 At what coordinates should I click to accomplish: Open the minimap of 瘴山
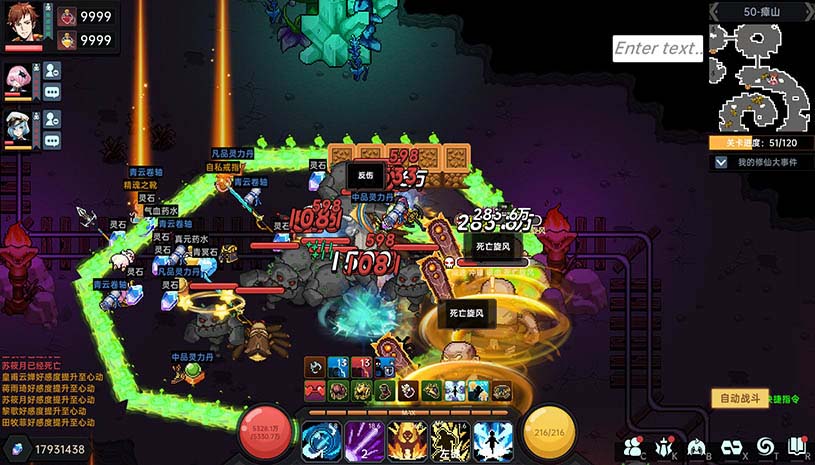pos(760,79)
